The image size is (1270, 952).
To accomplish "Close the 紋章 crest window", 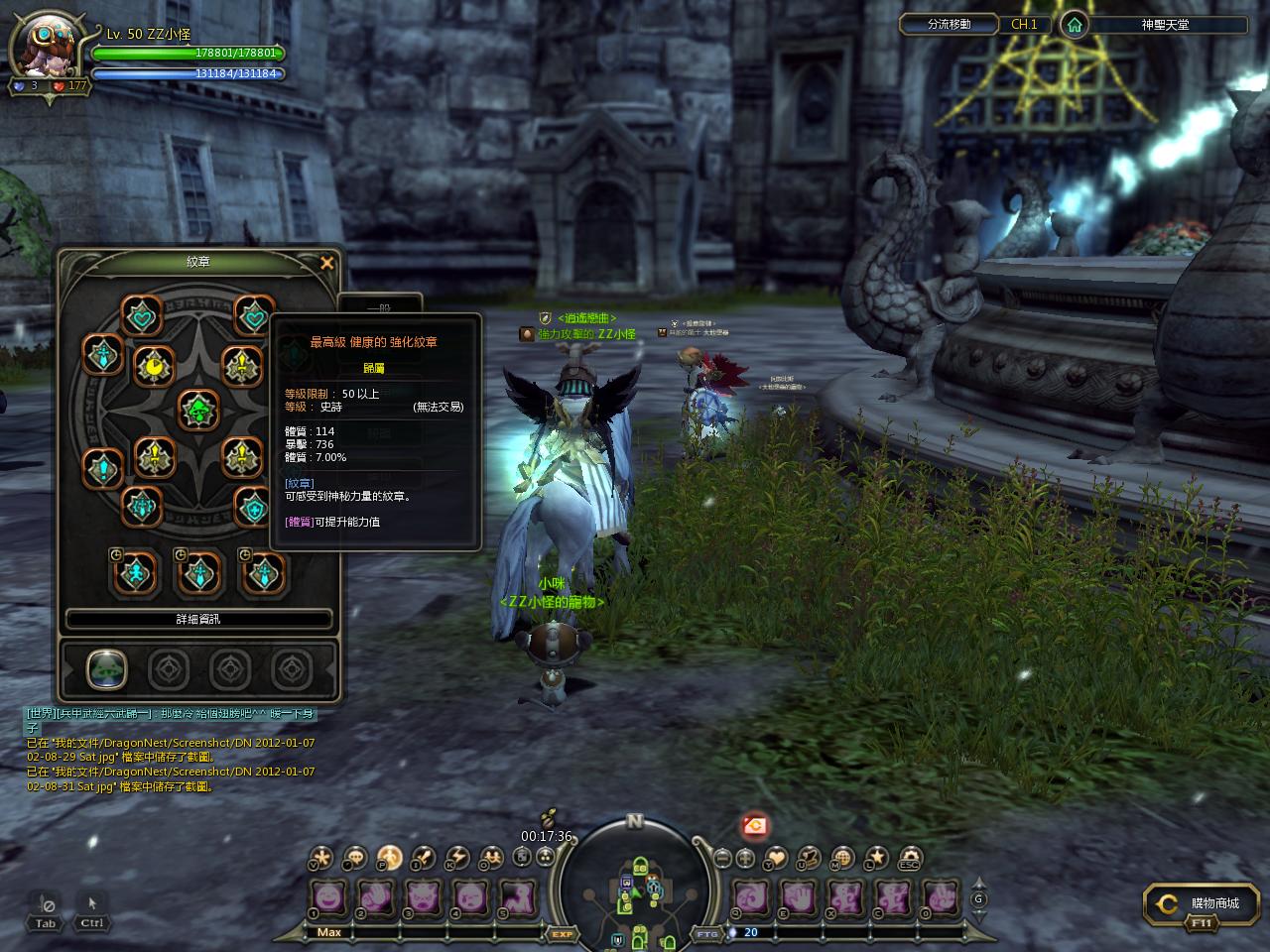I will 326,263.
